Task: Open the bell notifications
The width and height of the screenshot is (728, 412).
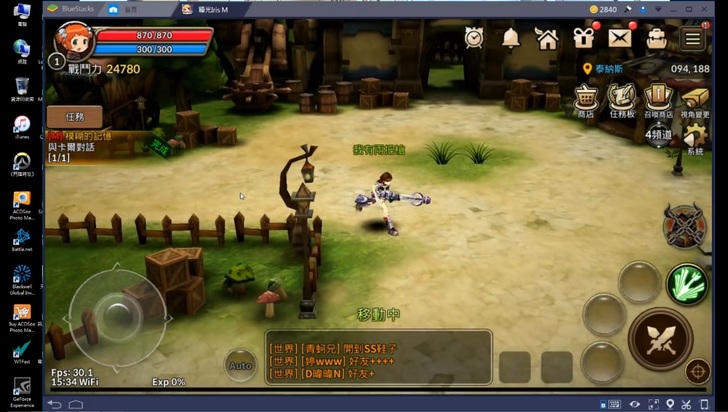Action: (510, 38)
